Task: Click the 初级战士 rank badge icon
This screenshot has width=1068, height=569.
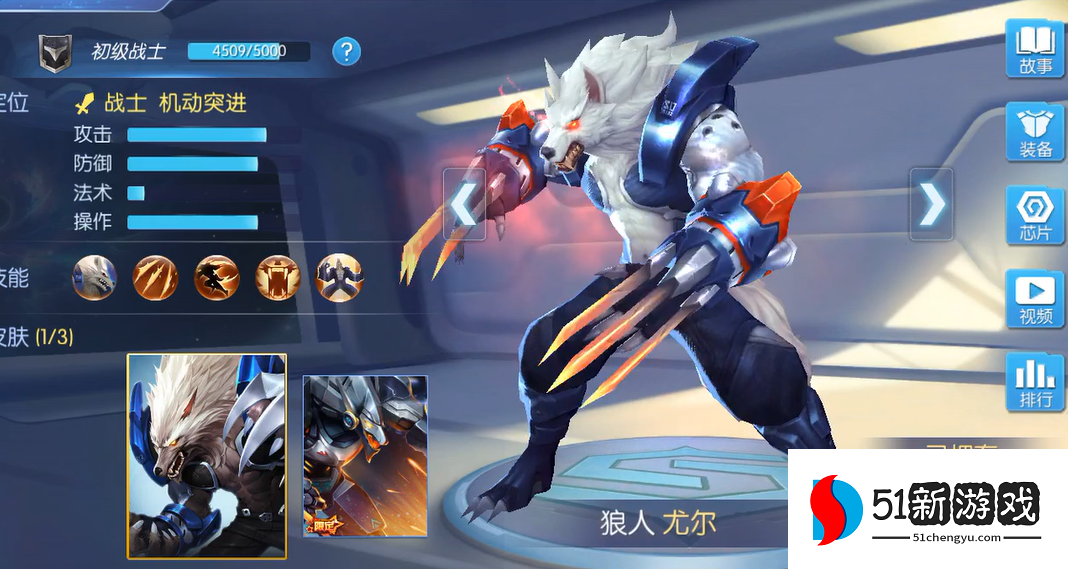Action: tap(55, 53)
